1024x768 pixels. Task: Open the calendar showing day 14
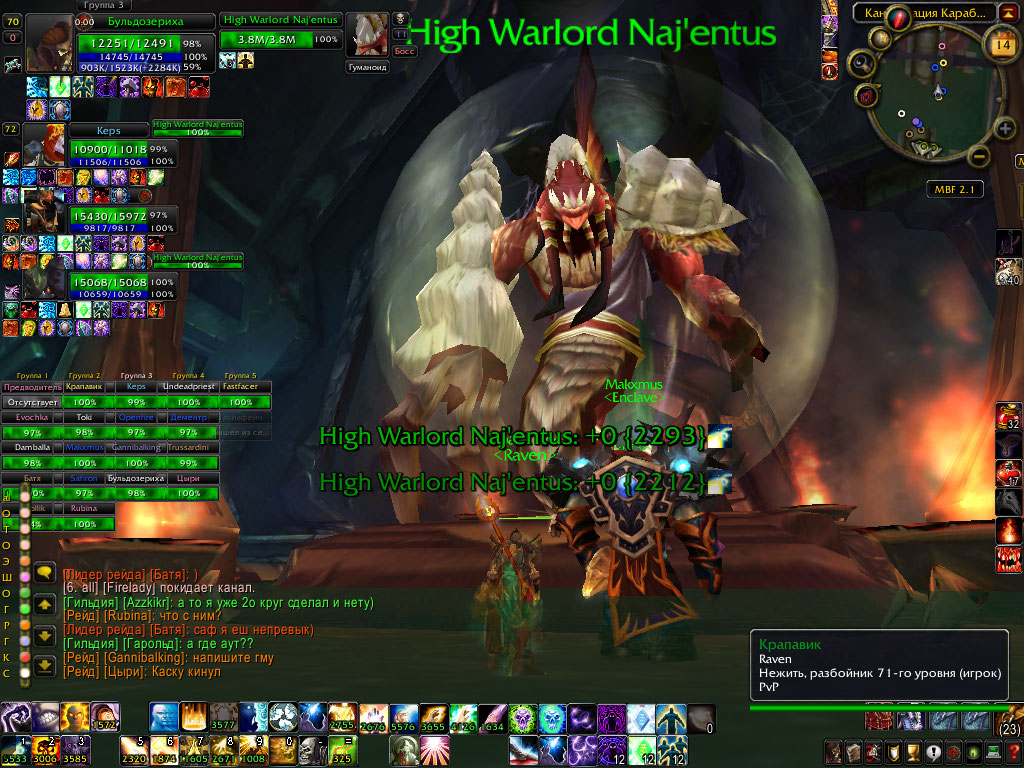(x=1001, y=43)
